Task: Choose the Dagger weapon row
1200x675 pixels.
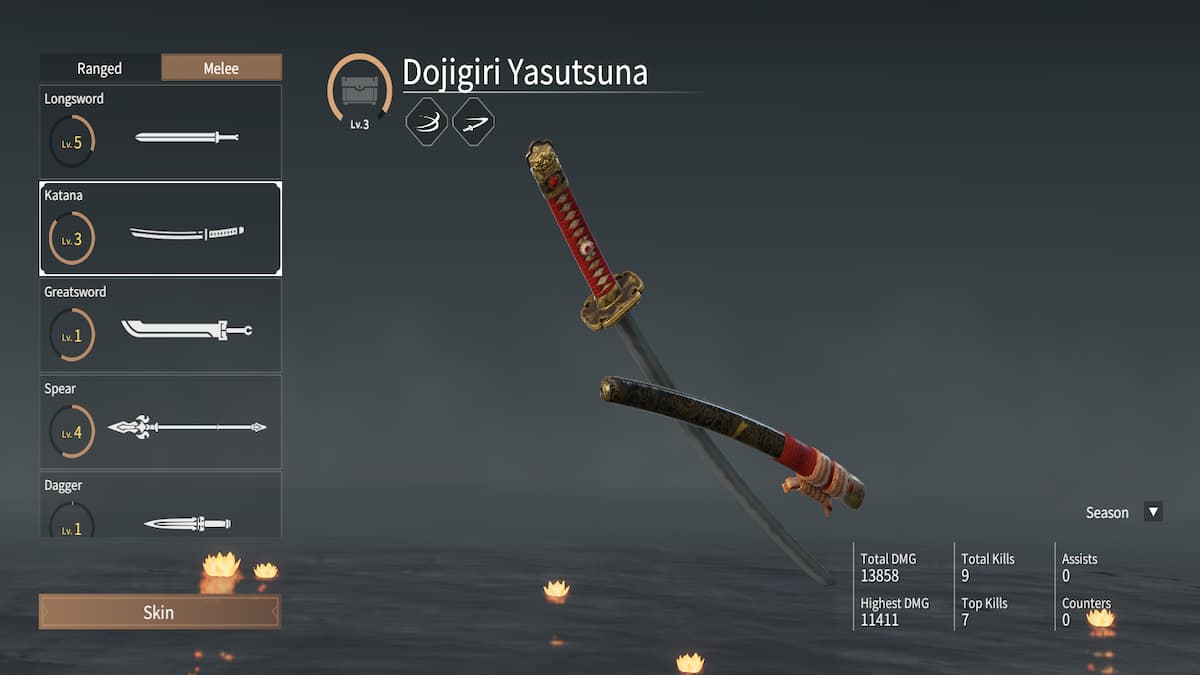Action: coord(160,508)
